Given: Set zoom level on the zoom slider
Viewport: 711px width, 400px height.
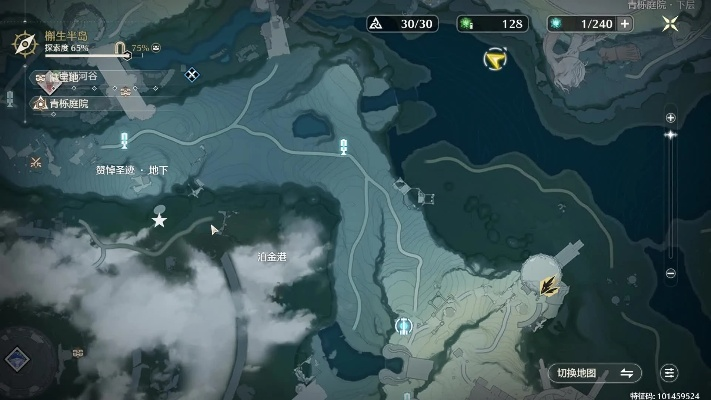Looking at the screenshot, I should 671,133.
